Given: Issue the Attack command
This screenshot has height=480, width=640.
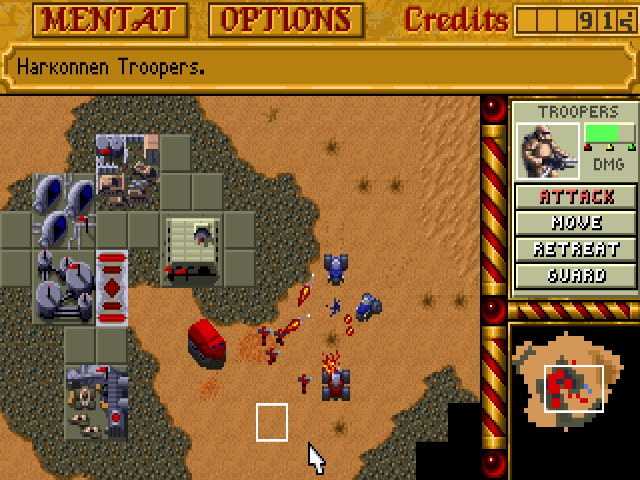Looking at the screenshot, I should [577, 197].
